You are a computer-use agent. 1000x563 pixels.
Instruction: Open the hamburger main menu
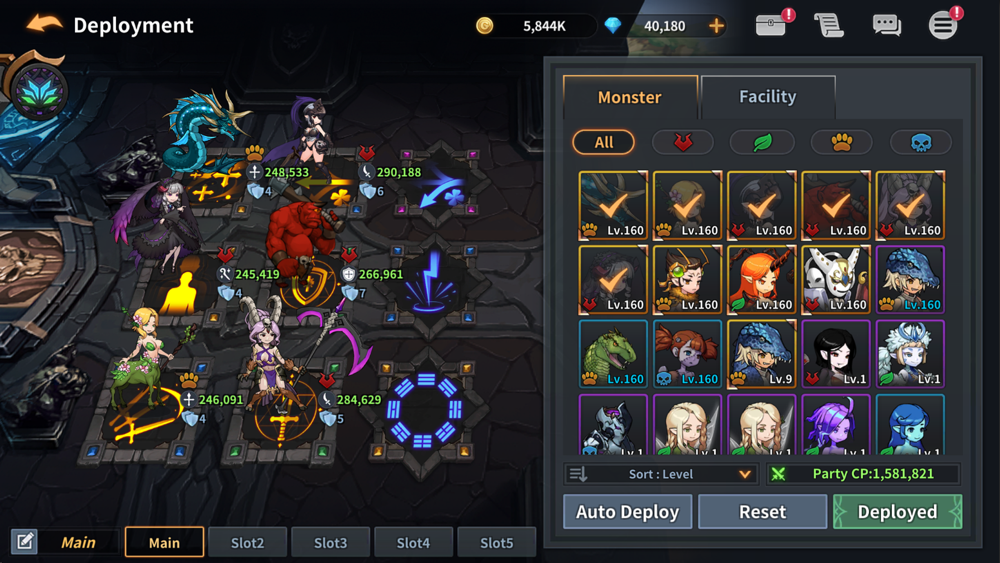point(943,25)
